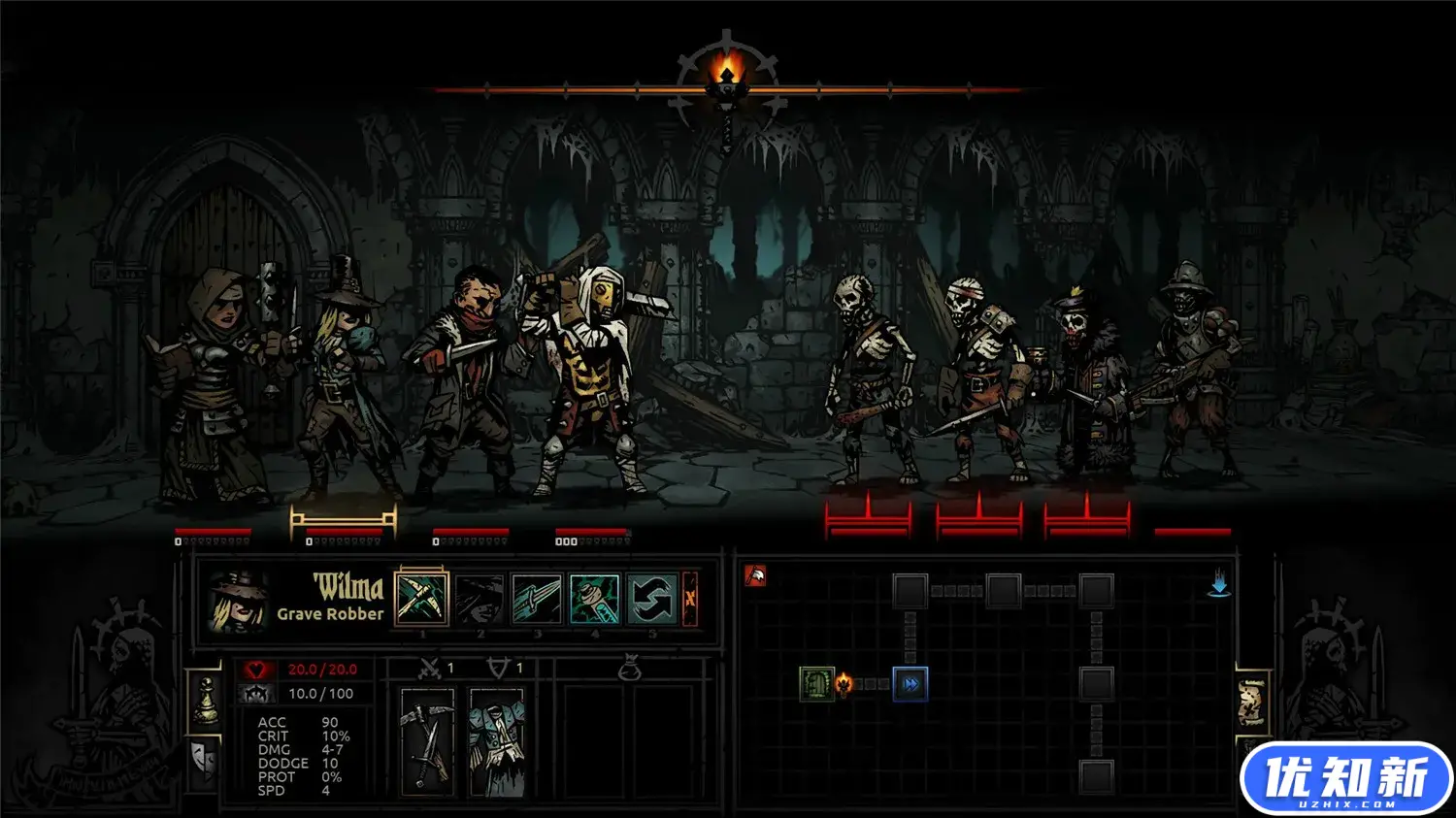Screen dimensions: 1456x818
Task: Pass the turn with the orange X
Action: click(690, 599)
